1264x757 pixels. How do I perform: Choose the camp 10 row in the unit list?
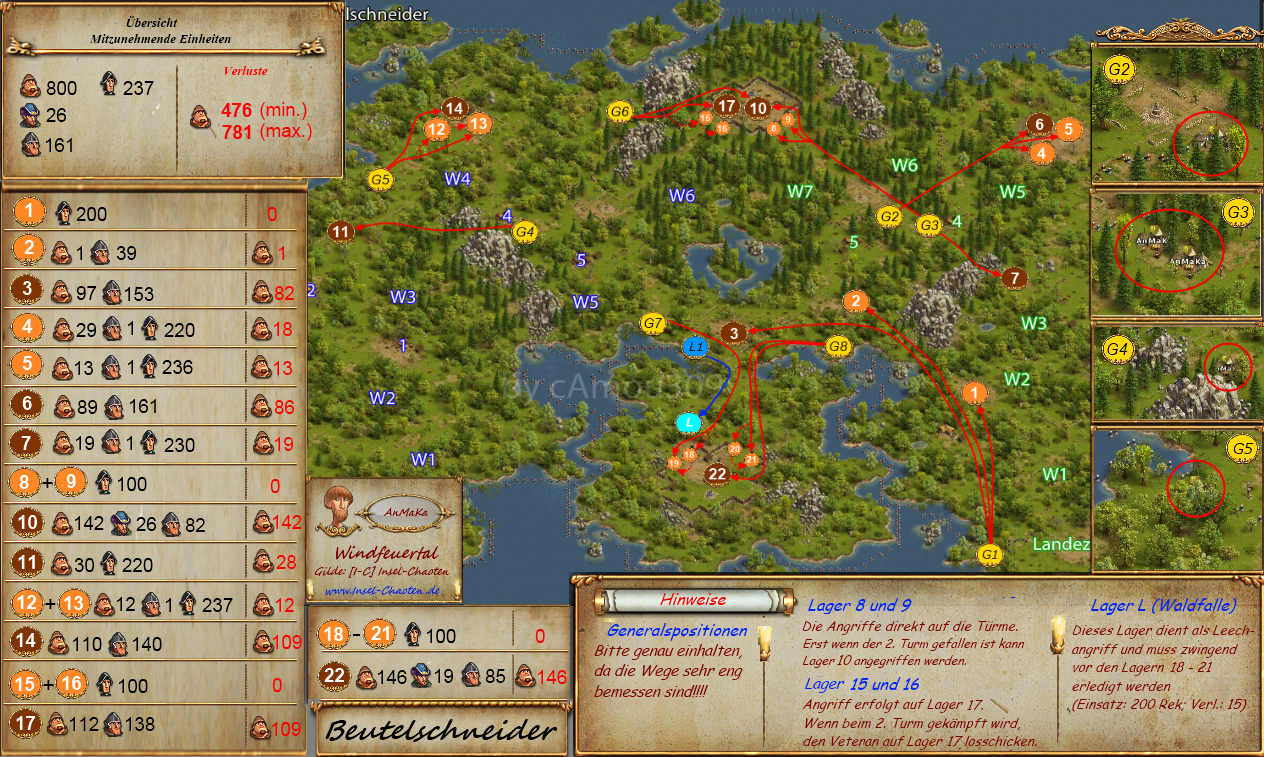tap(154, 523)
